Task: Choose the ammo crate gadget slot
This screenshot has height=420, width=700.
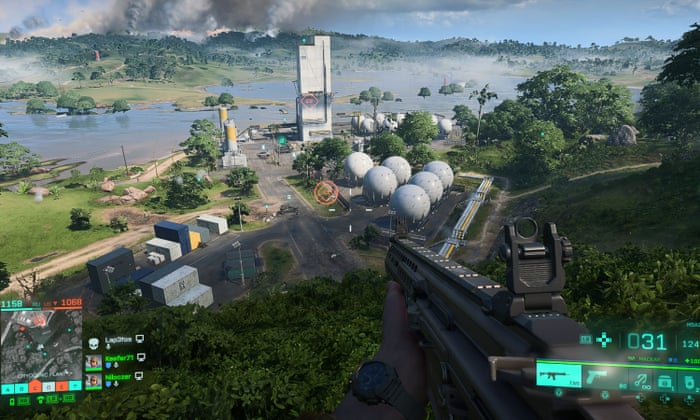Action: [x=664, y=380]
